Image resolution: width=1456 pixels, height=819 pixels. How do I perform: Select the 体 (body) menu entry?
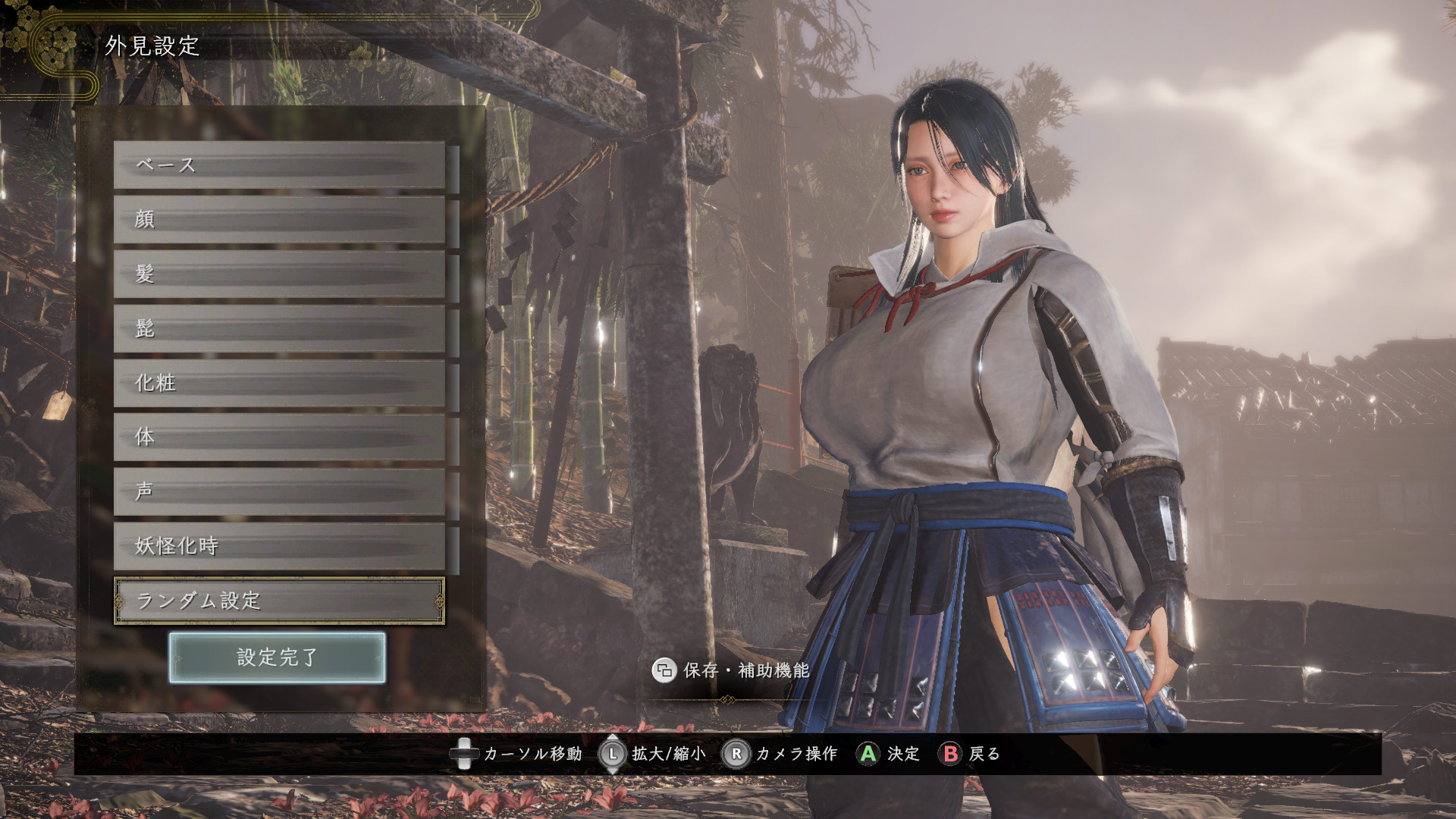pyautogui.click(x=279, y=438)
